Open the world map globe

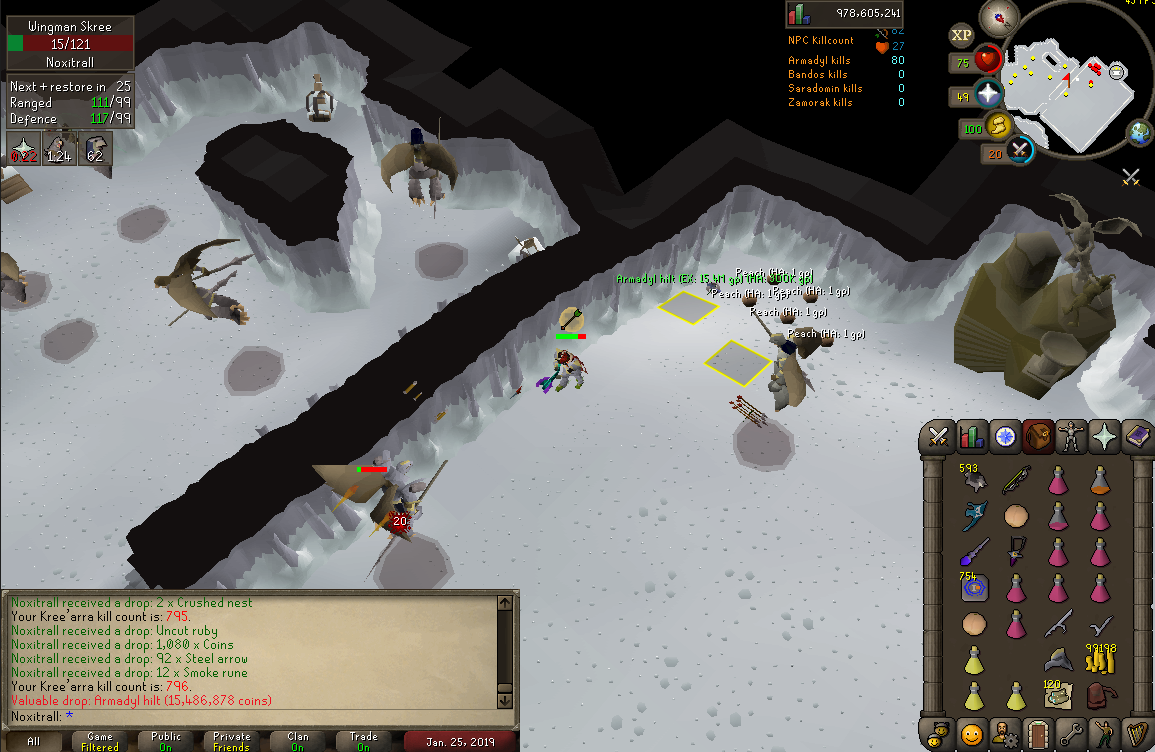[1141, 133]
